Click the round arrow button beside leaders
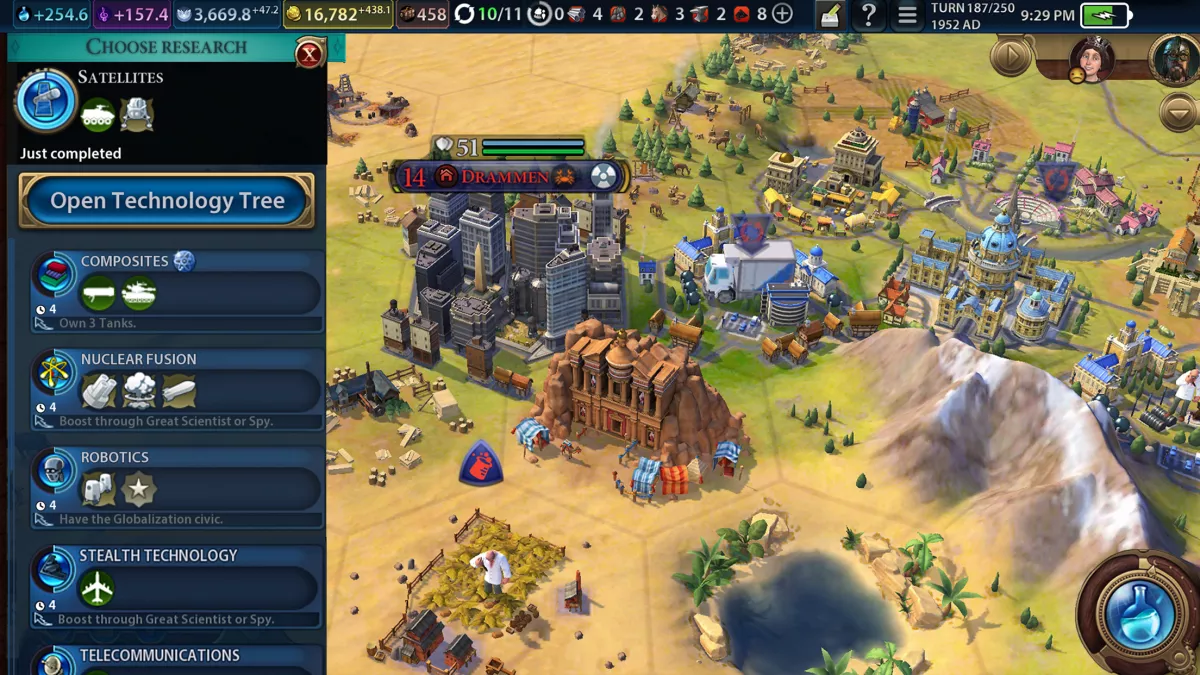Viewport: 1200px width, 675px height. pos(1011,57)
